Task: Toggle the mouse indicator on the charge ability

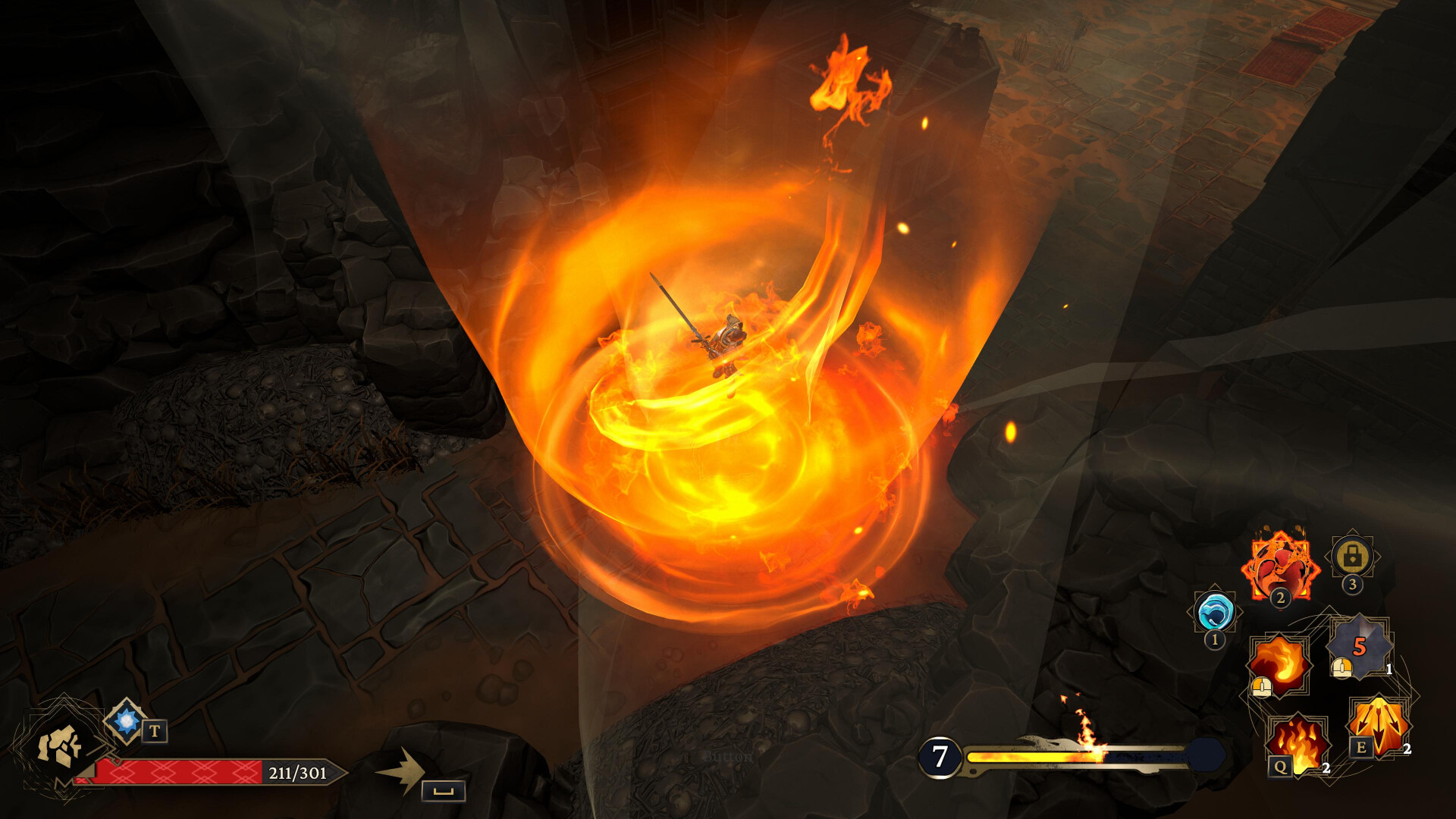Action: pos(1341,667)
